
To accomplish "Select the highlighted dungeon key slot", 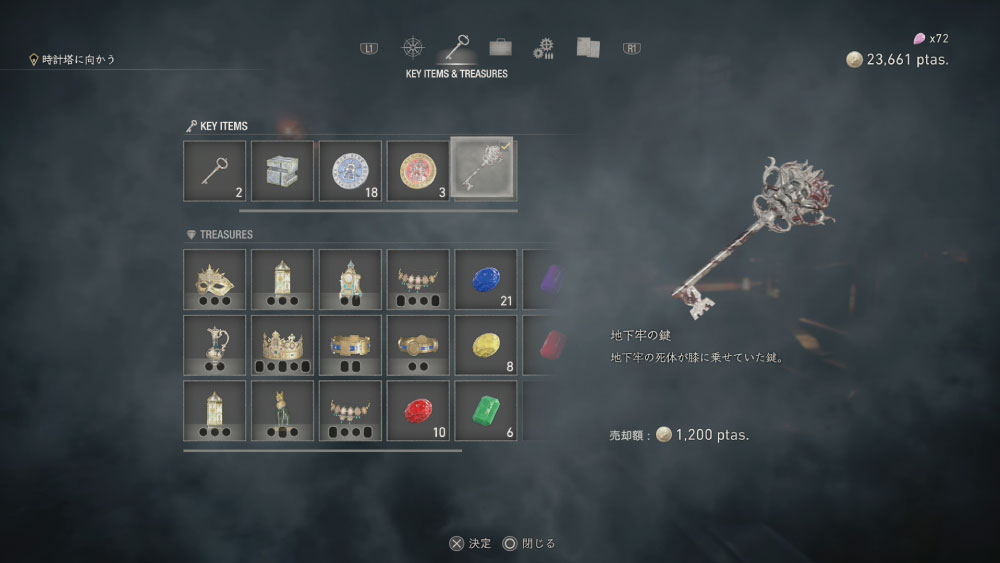I will coord(485,170).
